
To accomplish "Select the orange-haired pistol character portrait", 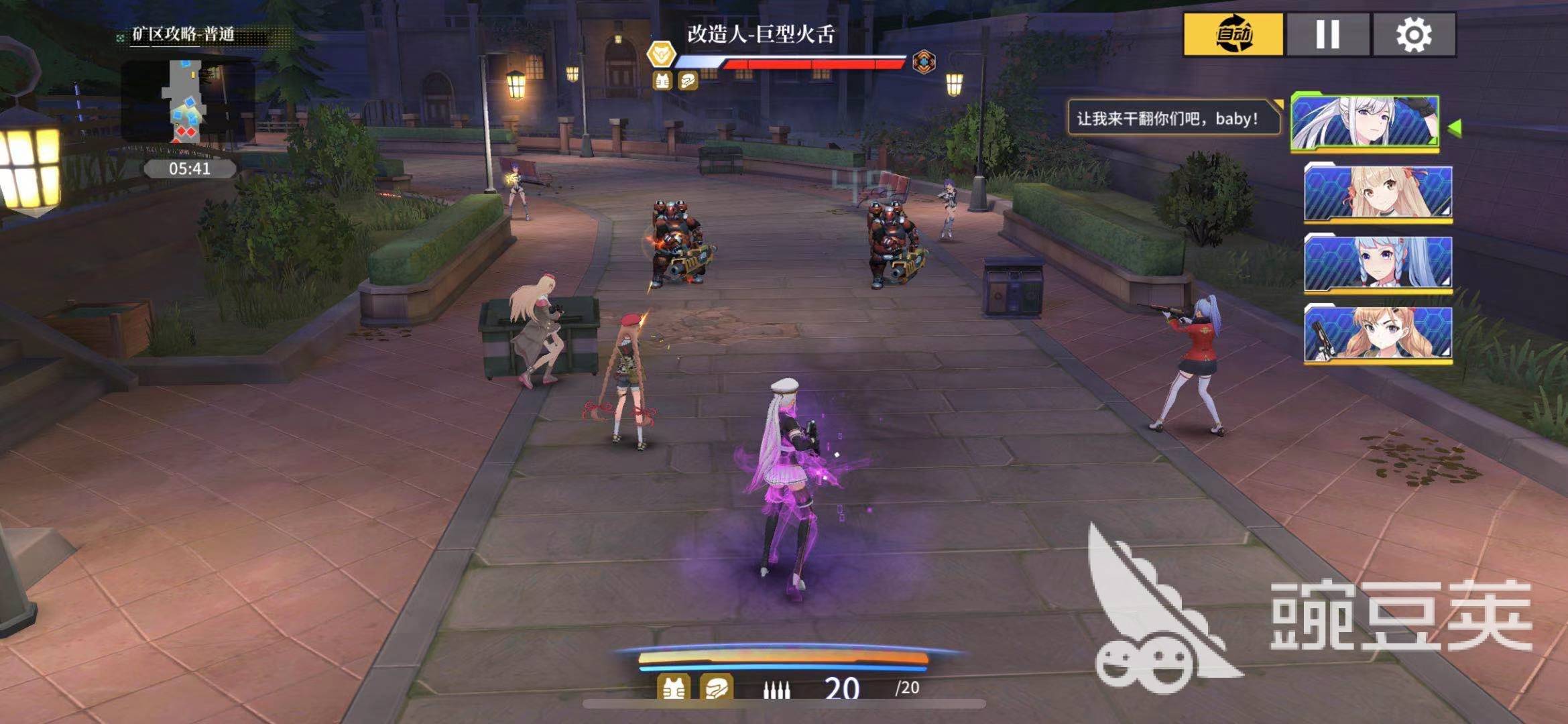I will (1378, 334).
